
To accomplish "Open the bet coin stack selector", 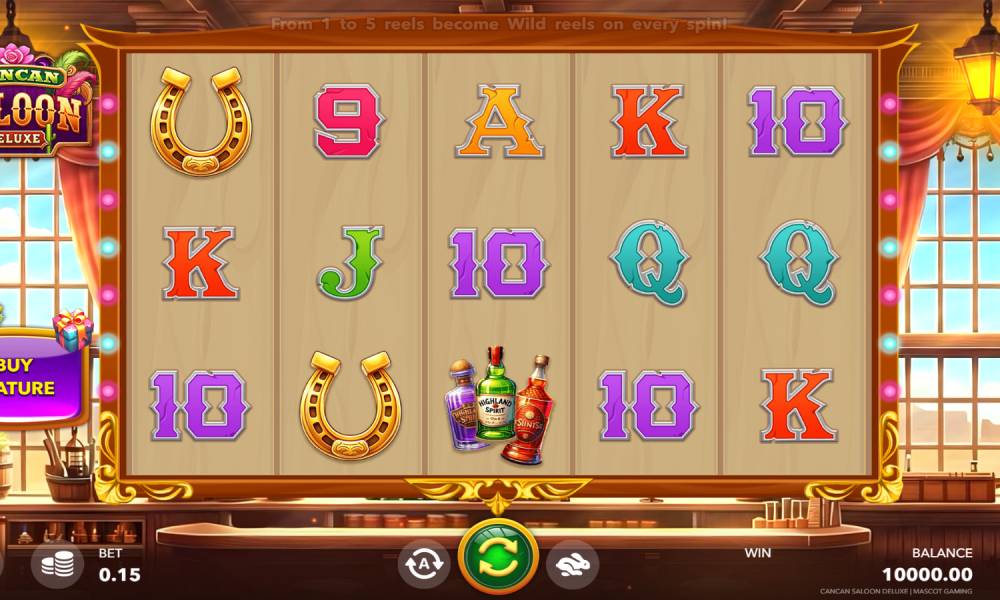I will point(59,564).
